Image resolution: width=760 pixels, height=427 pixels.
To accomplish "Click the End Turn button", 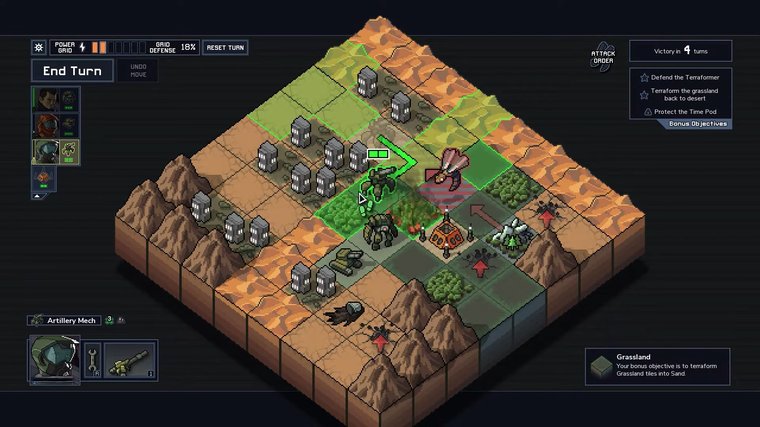I will point(72,71).
